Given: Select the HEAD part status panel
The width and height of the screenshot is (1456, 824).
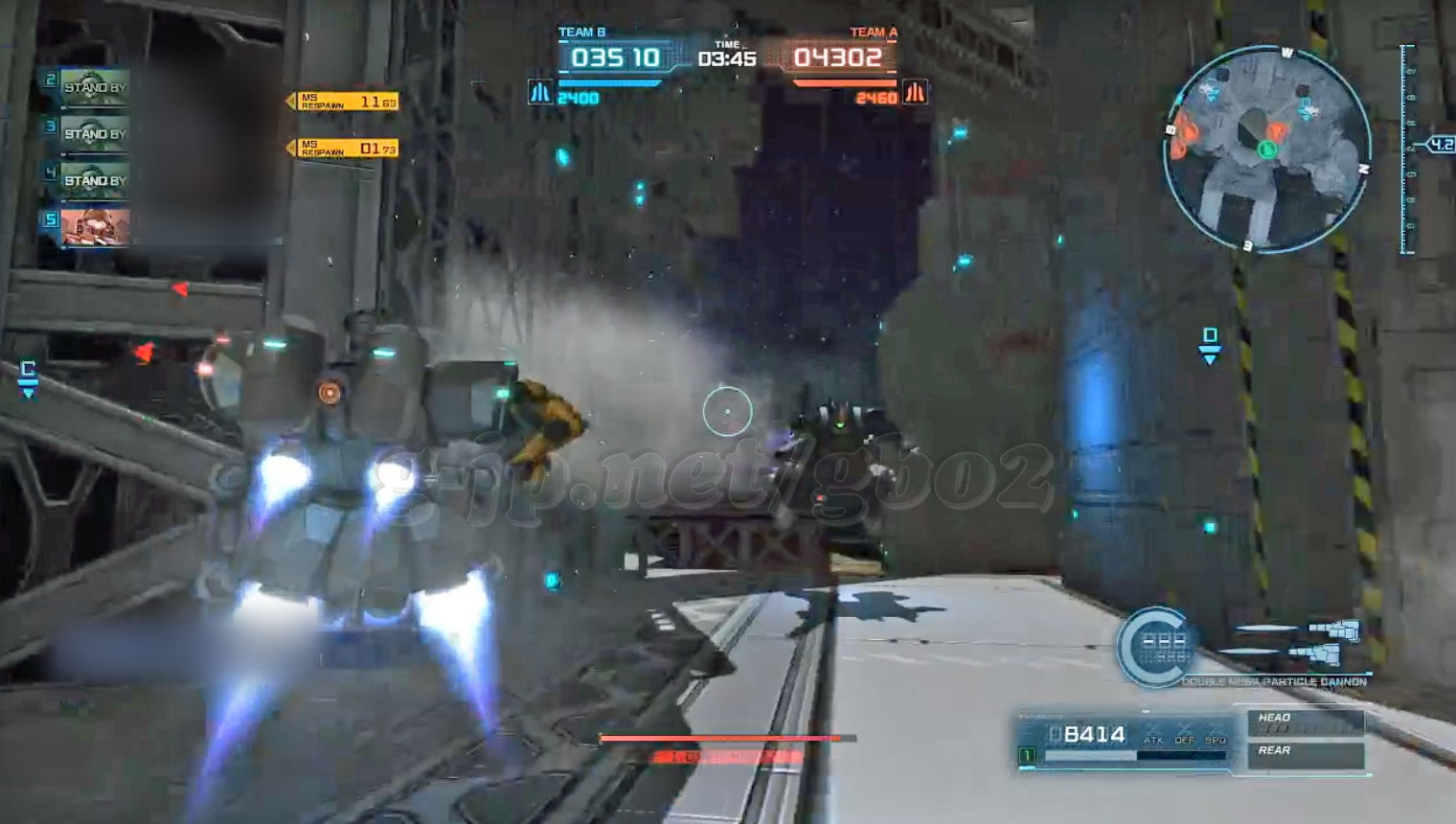Looking at the screenshot, I should coord(1305,722).
